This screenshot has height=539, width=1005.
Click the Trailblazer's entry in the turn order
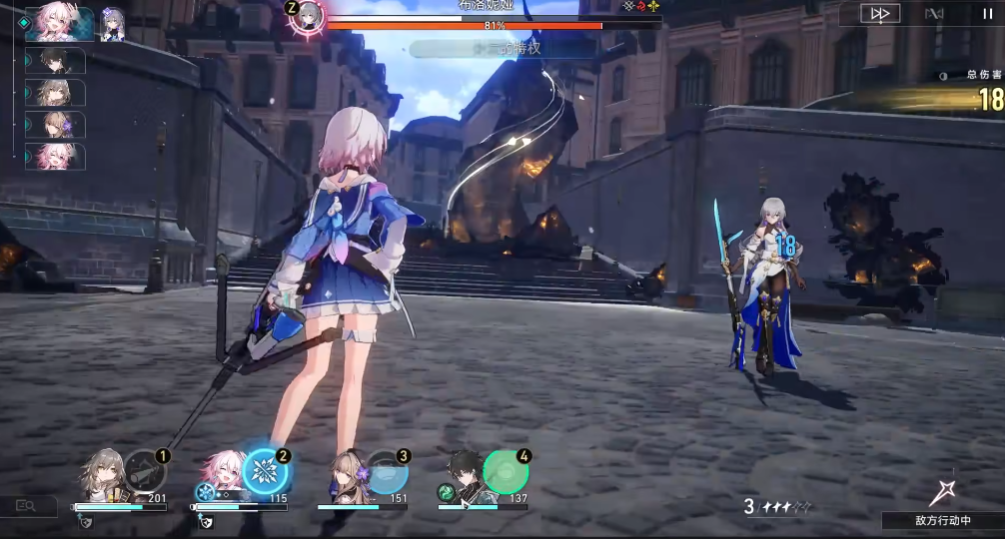60,93
